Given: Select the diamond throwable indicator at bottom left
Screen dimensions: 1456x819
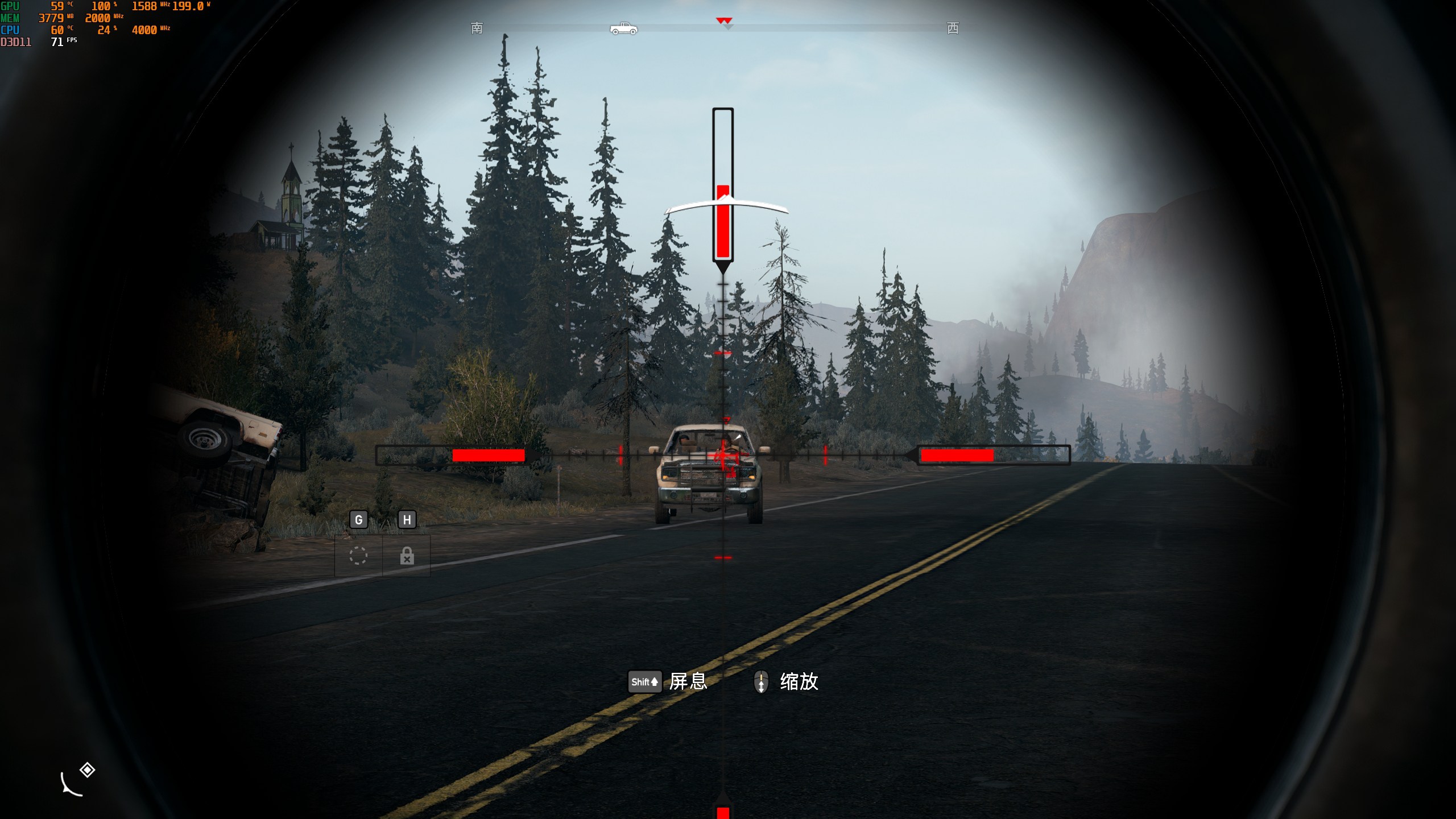Looking at the screenshot, I should [x=86, y=771].
